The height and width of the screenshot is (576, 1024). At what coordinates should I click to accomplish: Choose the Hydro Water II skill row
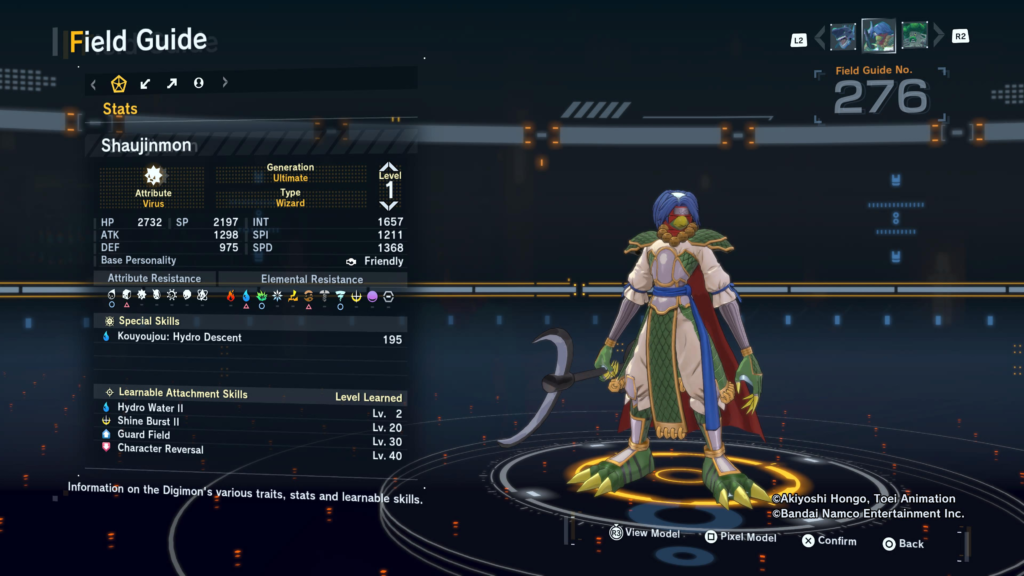click(x=252, y=408)
